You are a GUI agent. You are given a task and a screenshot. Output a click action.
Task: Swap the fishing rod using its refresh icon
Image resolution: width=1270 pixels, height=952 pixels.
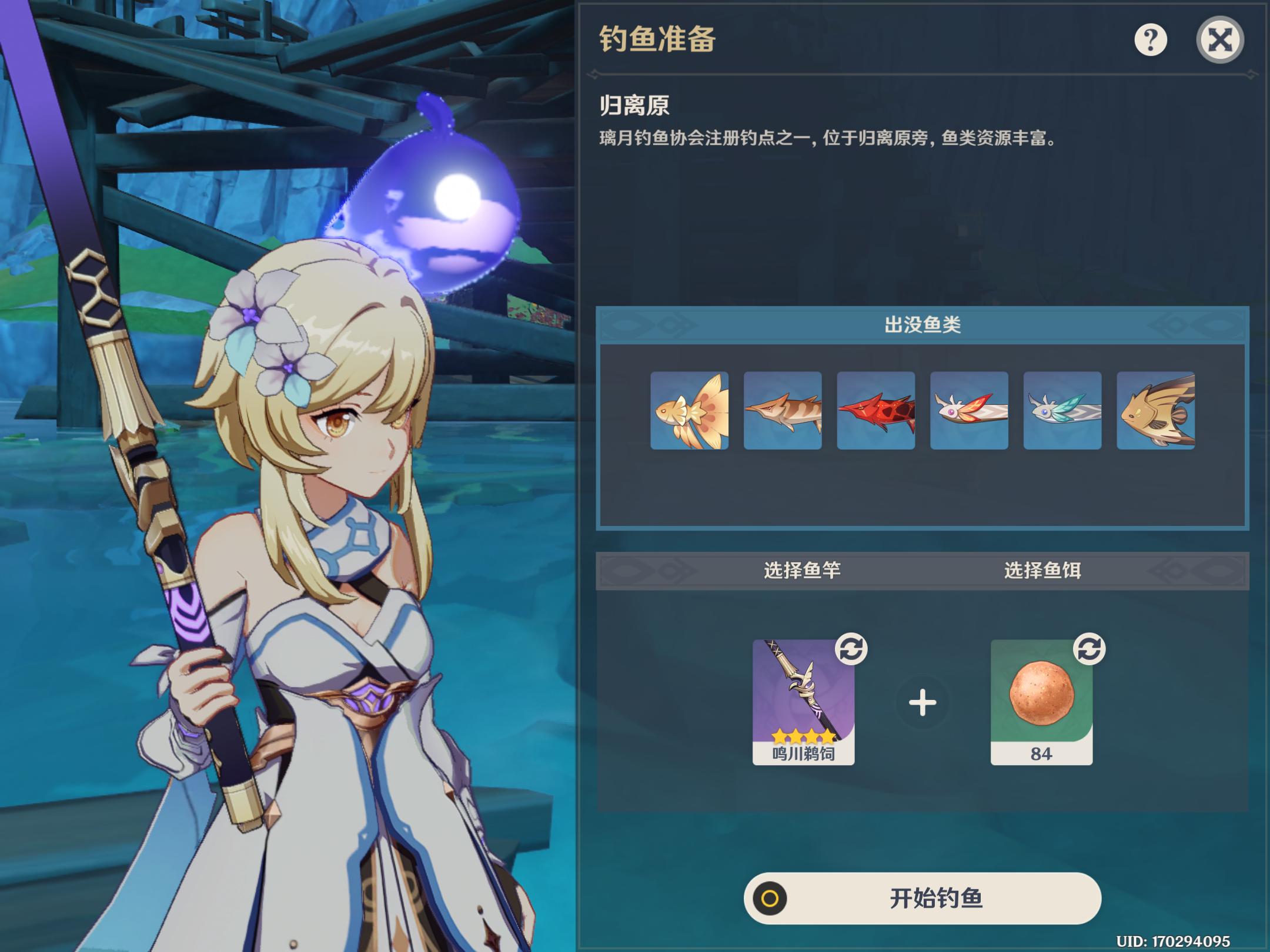pos(851,649)
